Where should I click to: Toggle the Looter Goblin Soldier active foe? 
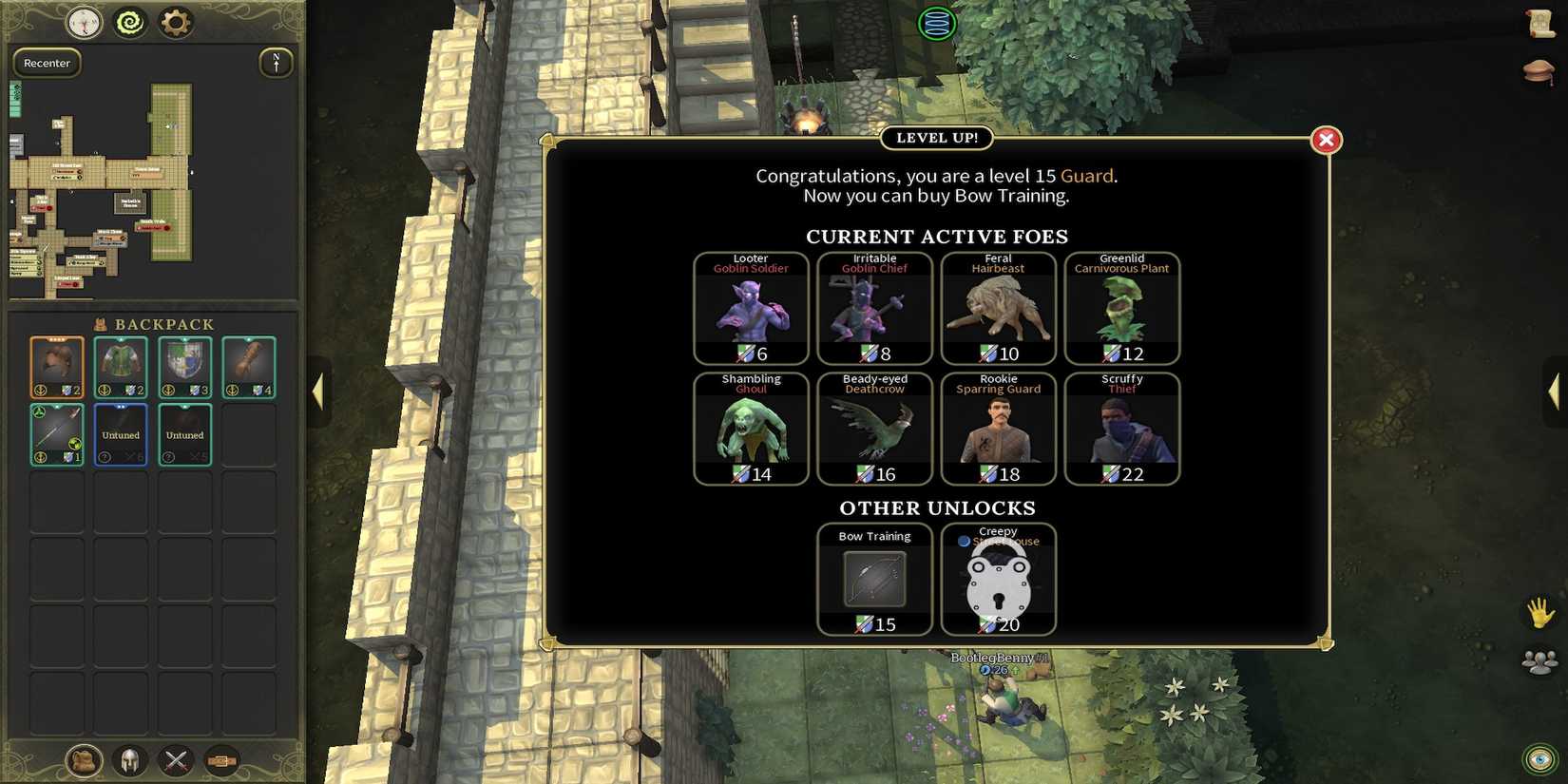(751, 309)
